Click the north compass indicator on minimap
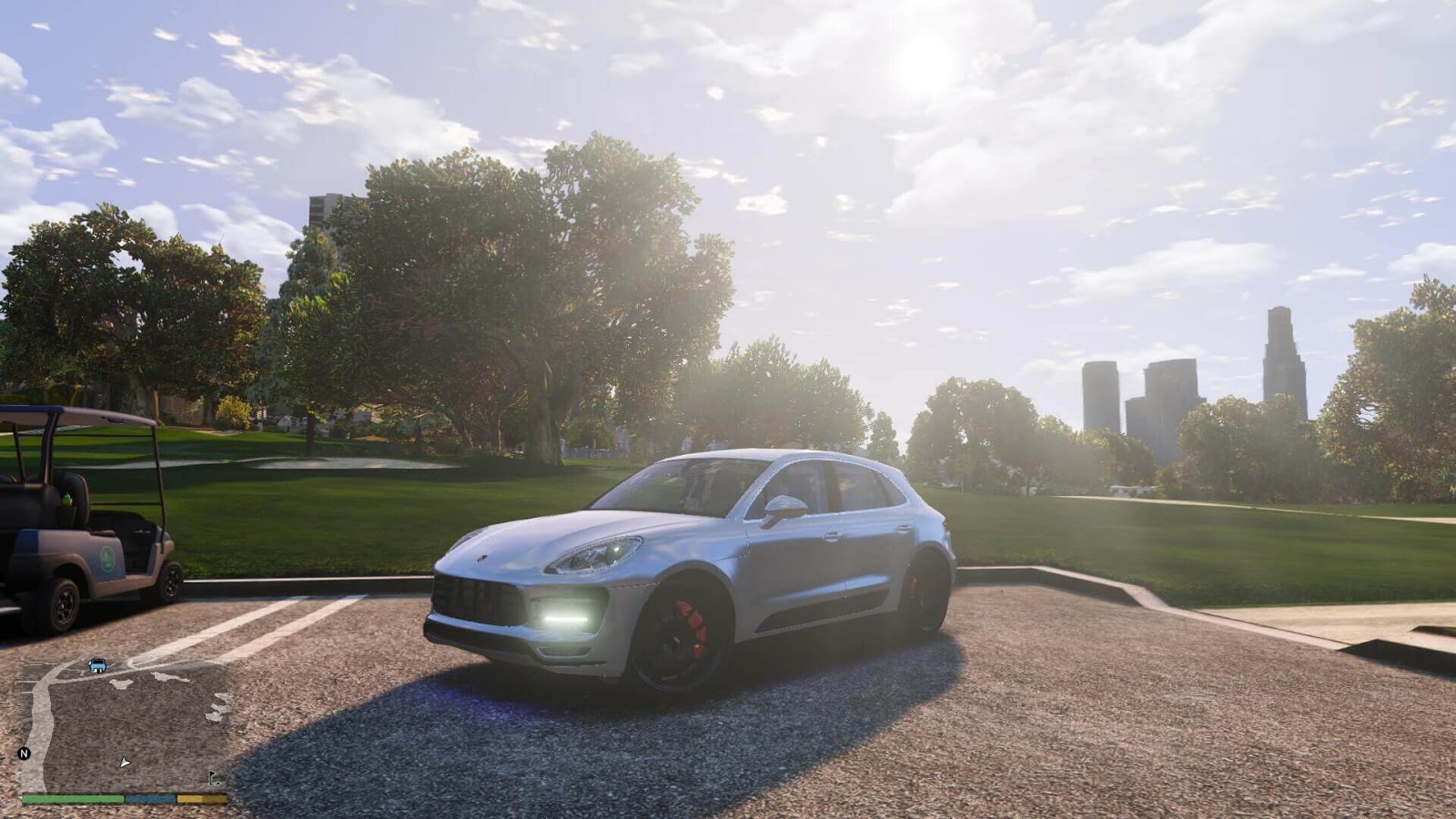Viewport: 1456px width, 819px height. 25,753
